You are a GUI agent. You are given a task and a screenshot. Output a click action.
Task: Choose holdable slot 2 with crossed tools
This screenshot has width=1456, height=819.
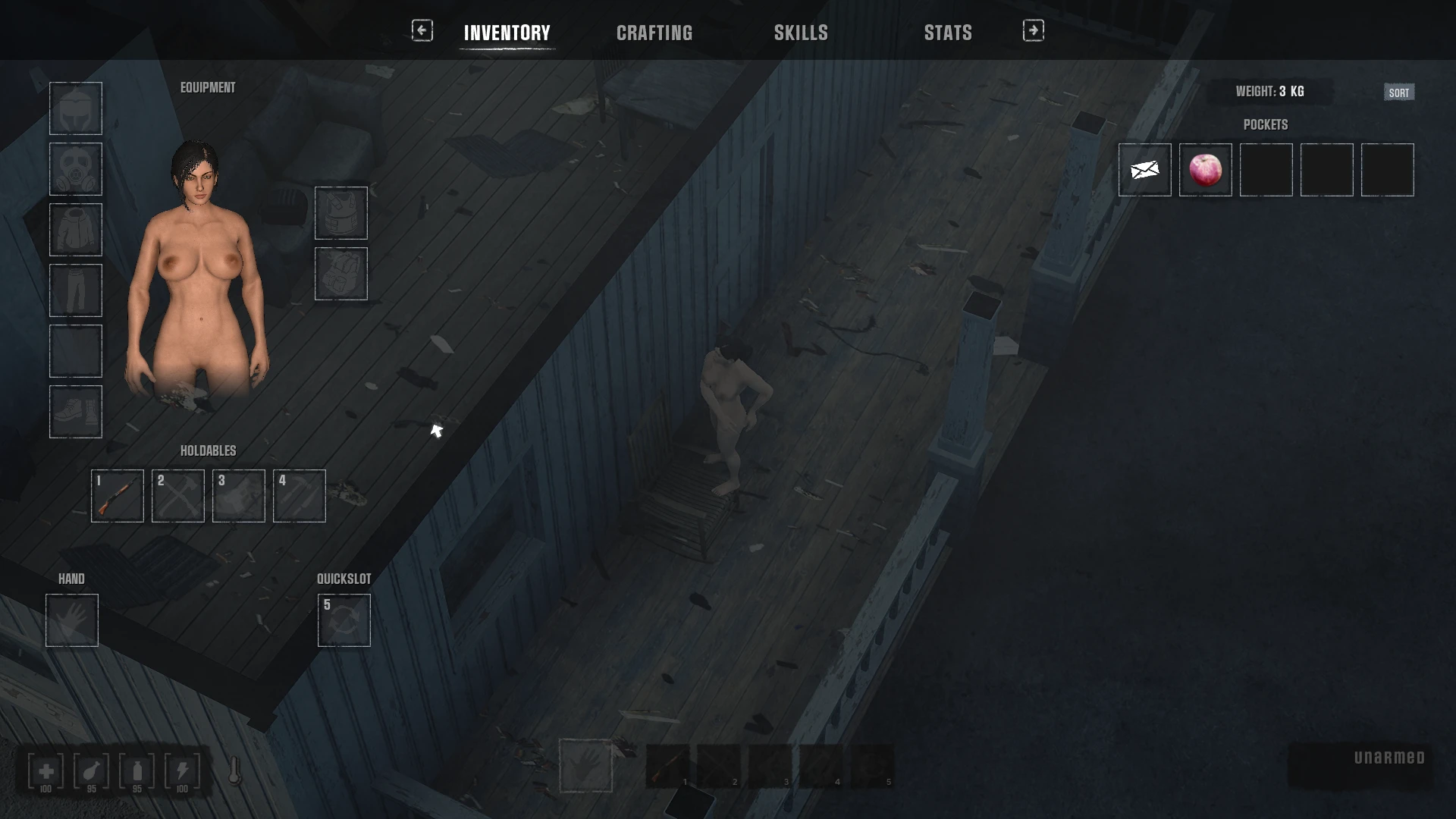[178, 496]
